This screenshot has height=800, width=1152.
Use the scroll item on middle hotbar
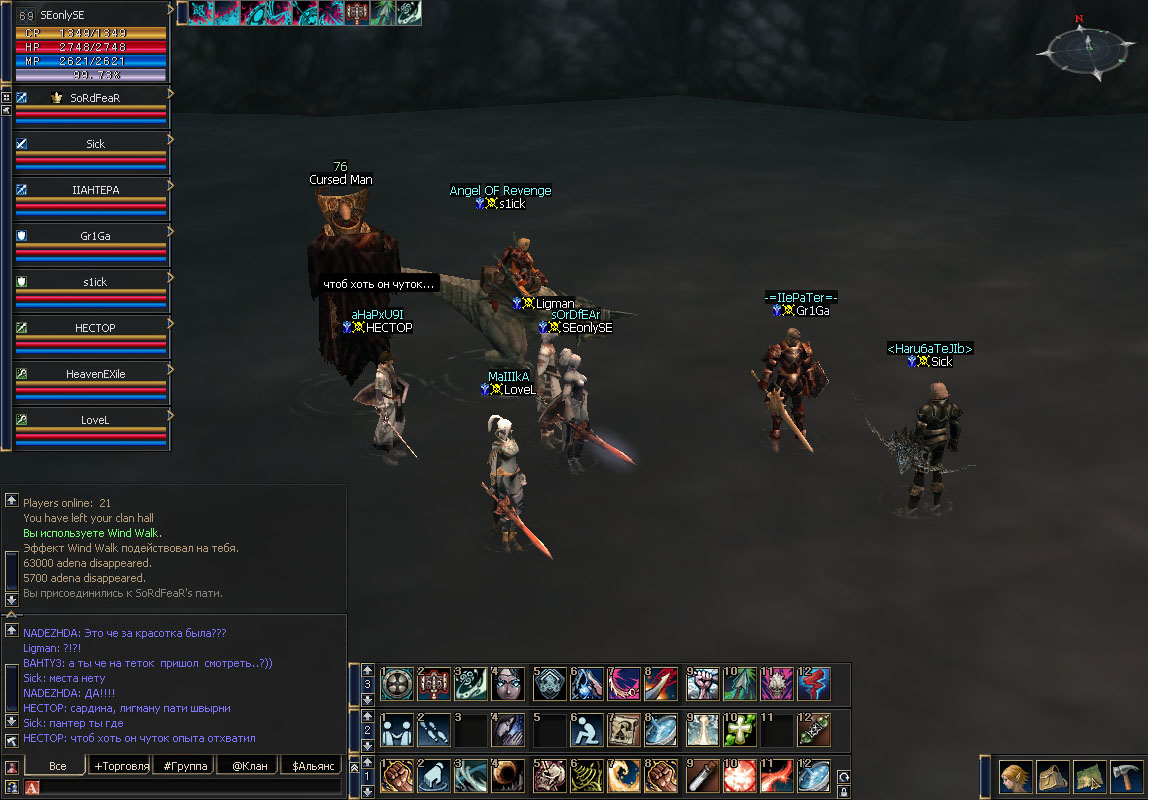625,729
